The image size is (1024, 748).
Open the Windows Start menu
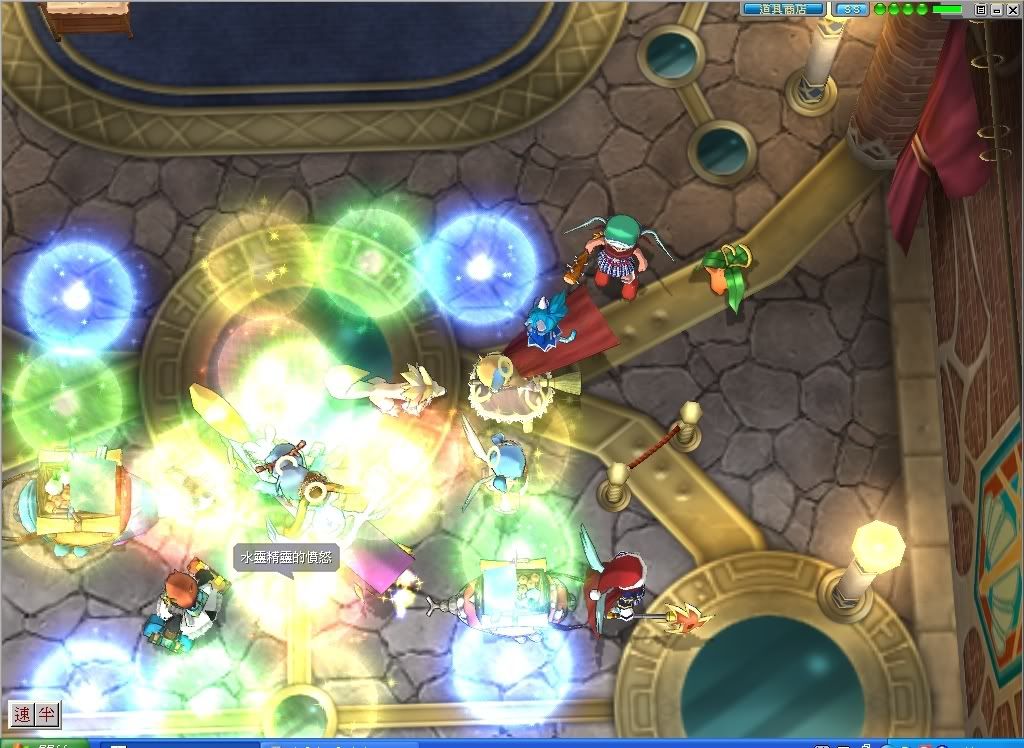40,744
